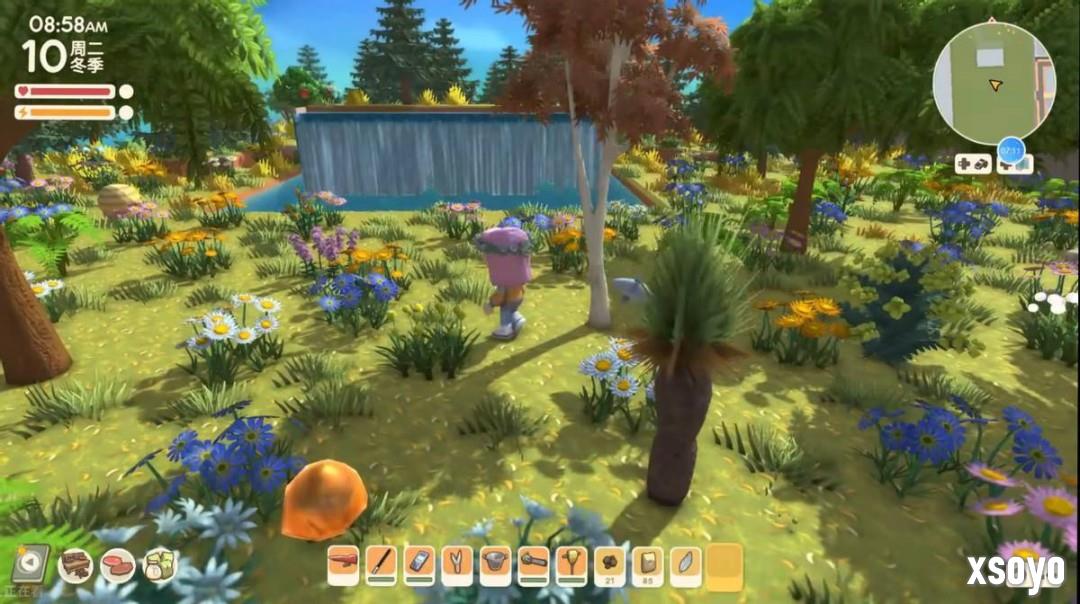Select the yellow-headed net tool slot
This screenshot has height=604, width=1080.
pyautogui.click(x=571, y=565)
